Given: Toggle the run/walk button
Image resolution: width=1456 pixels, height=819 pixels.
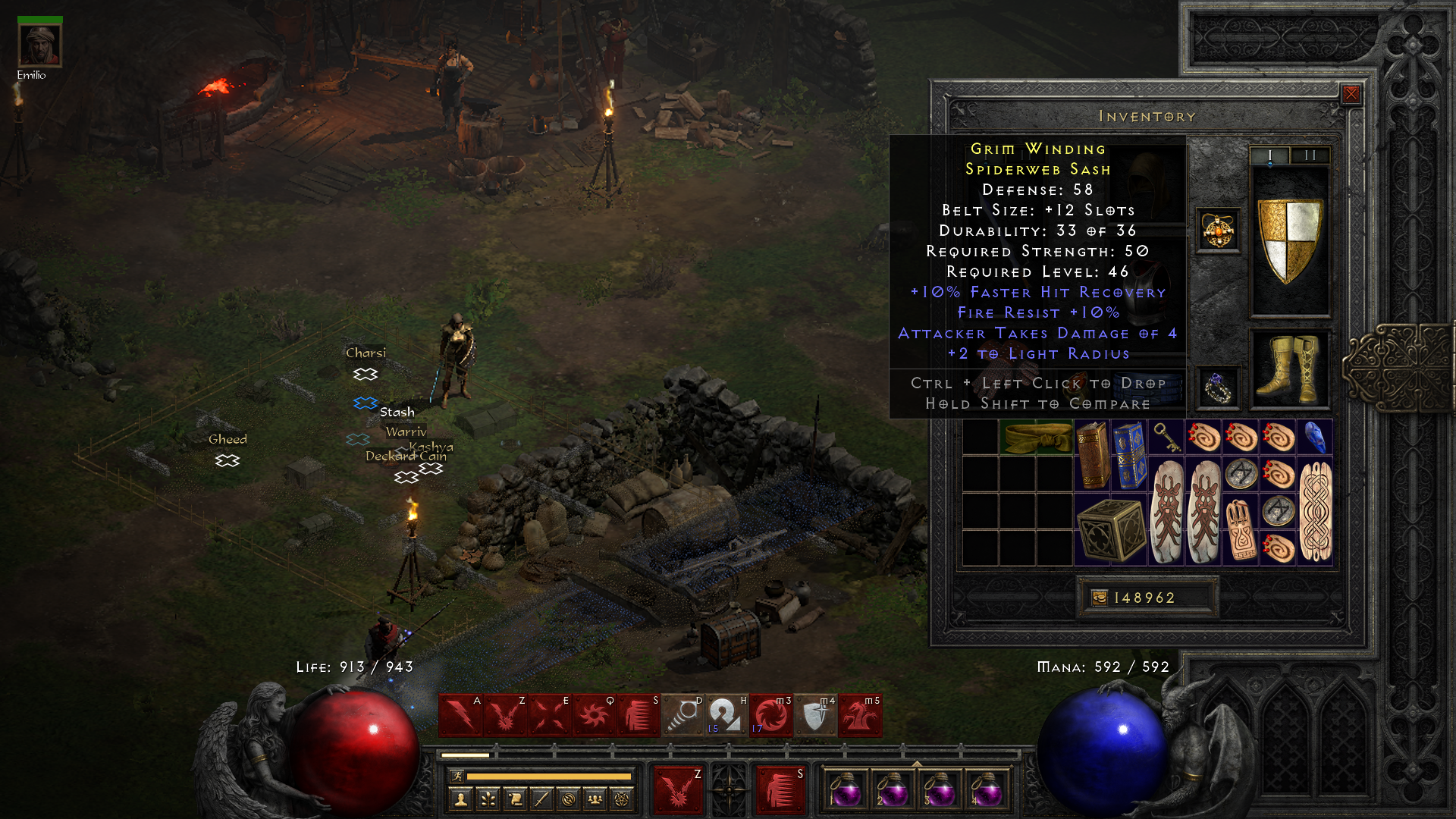Looking at the screenshot, I should 457,776.
